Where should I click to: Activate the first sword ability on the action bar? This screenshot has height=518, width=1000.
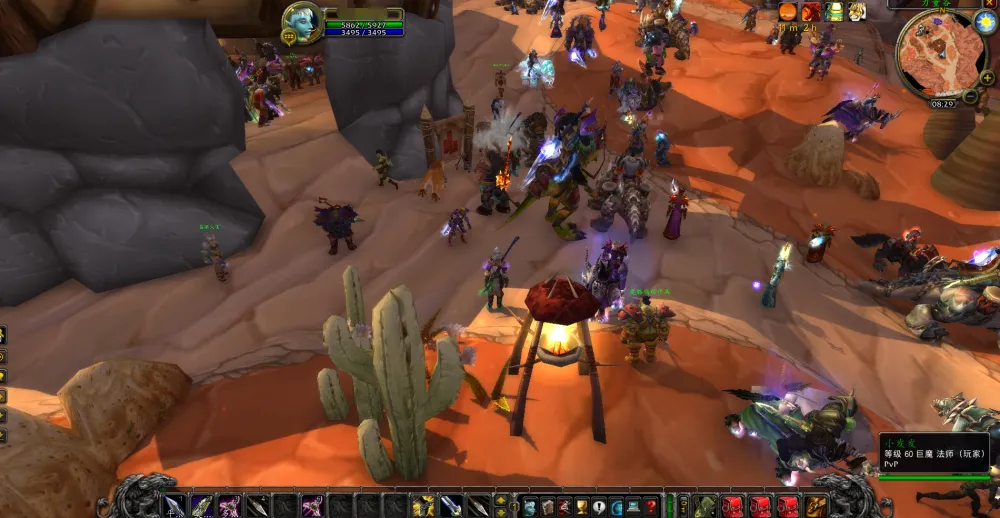click(175, 506)
